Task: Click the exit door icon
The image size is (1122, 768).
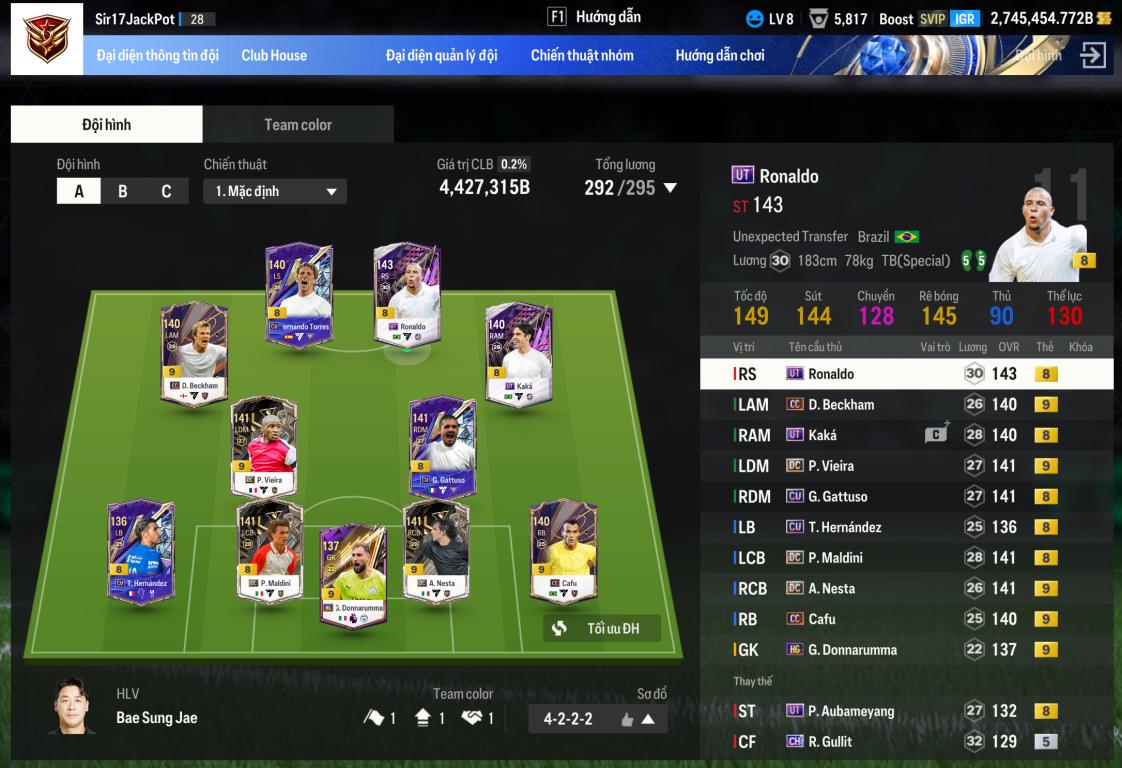Action: tap(1093, 55)
